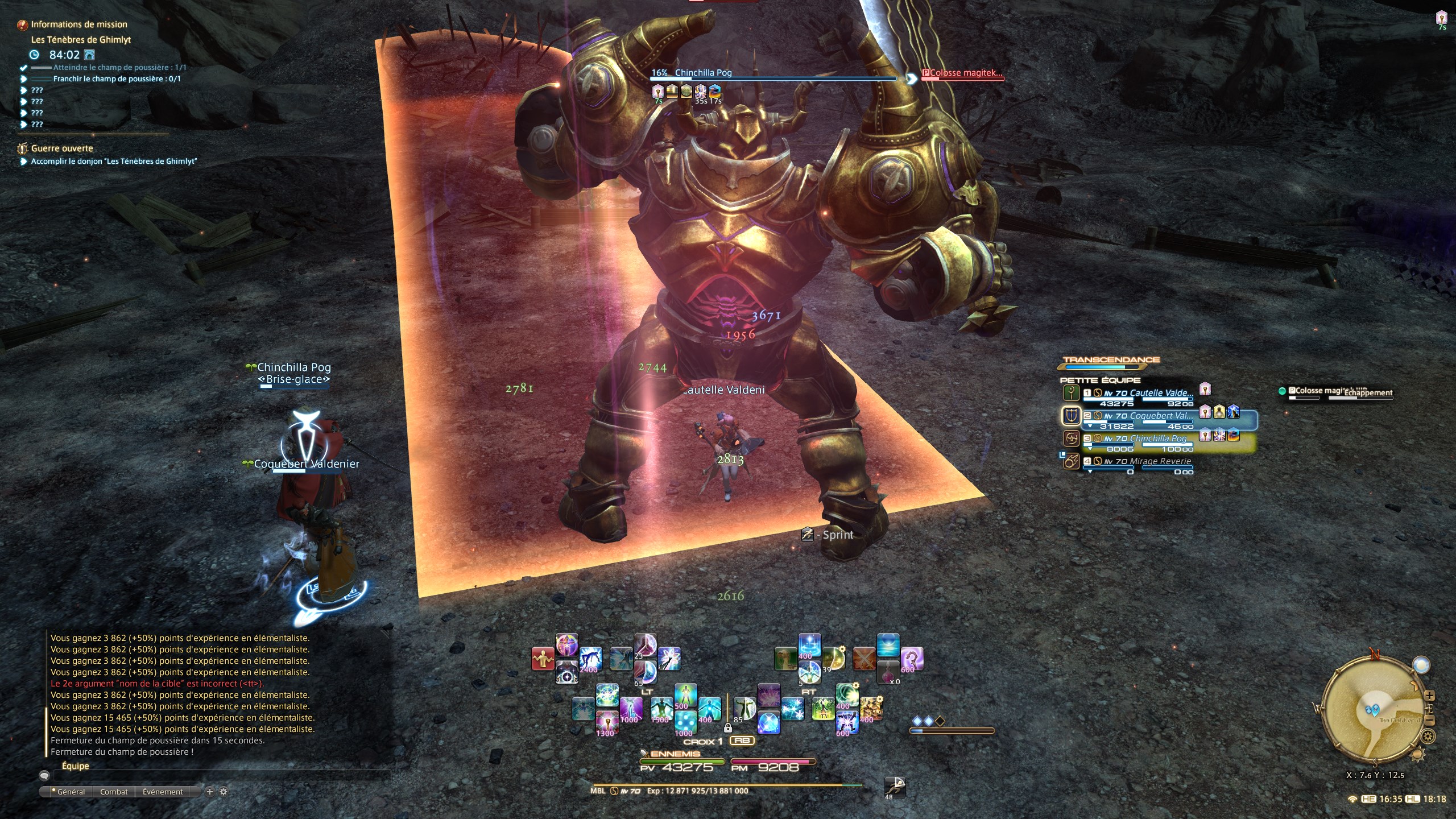This screenshot has height=819, width=1456.
Task: Select party member Cautelle Valde... in party list
Action: (x=1160, y=393)
